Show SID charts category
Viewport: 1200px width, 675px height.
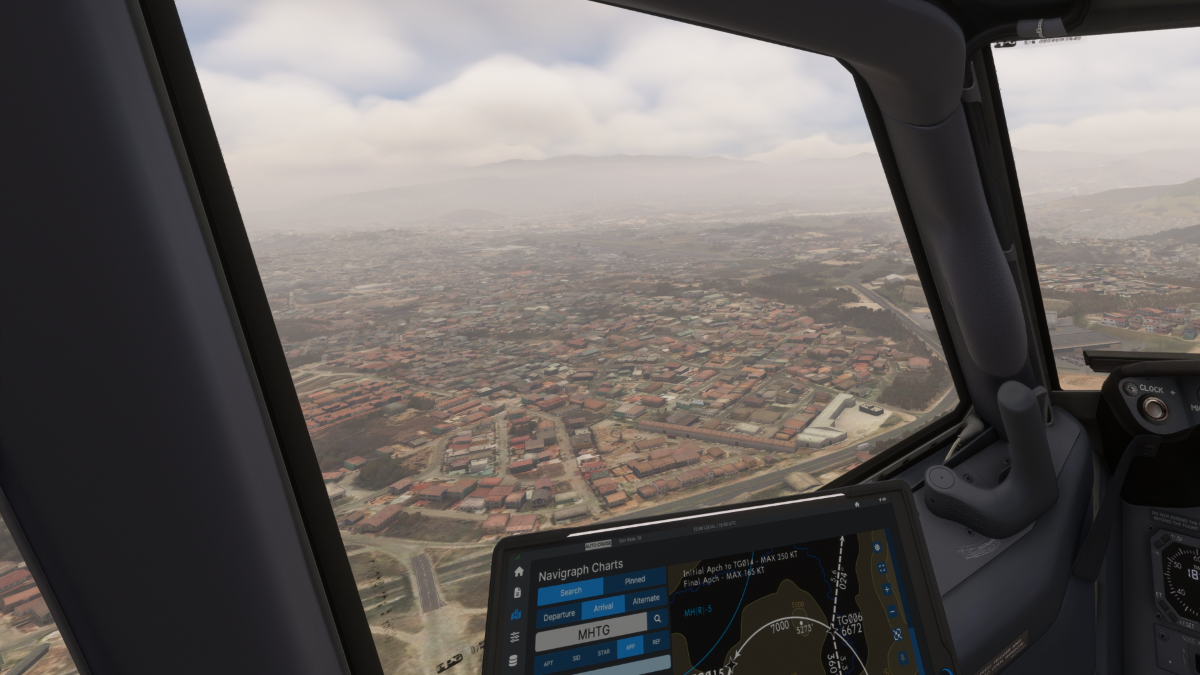(576, 658)
